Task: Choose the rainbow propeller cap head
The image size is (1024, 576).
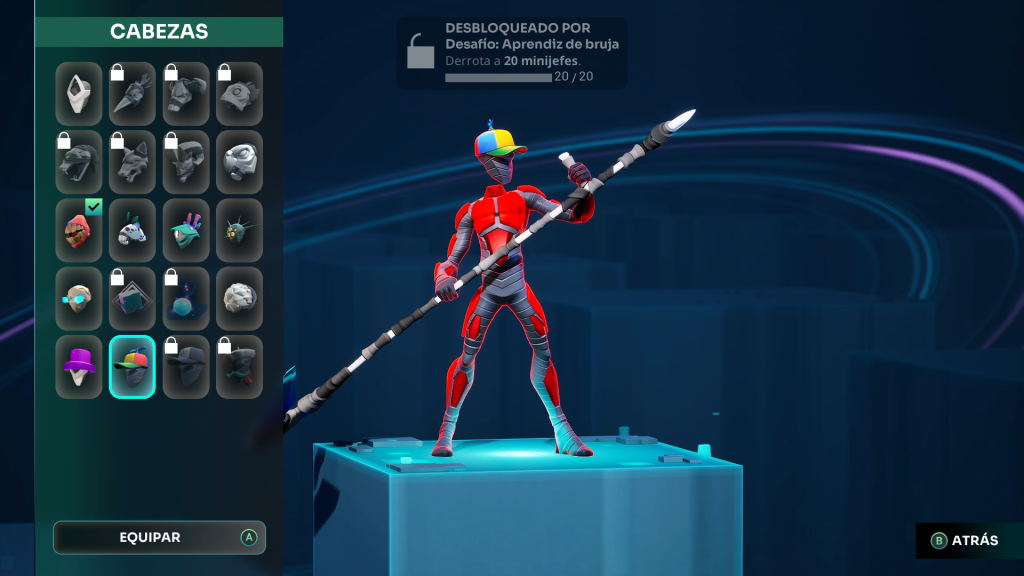Action: pyautogui.click(x=132, y=367)
